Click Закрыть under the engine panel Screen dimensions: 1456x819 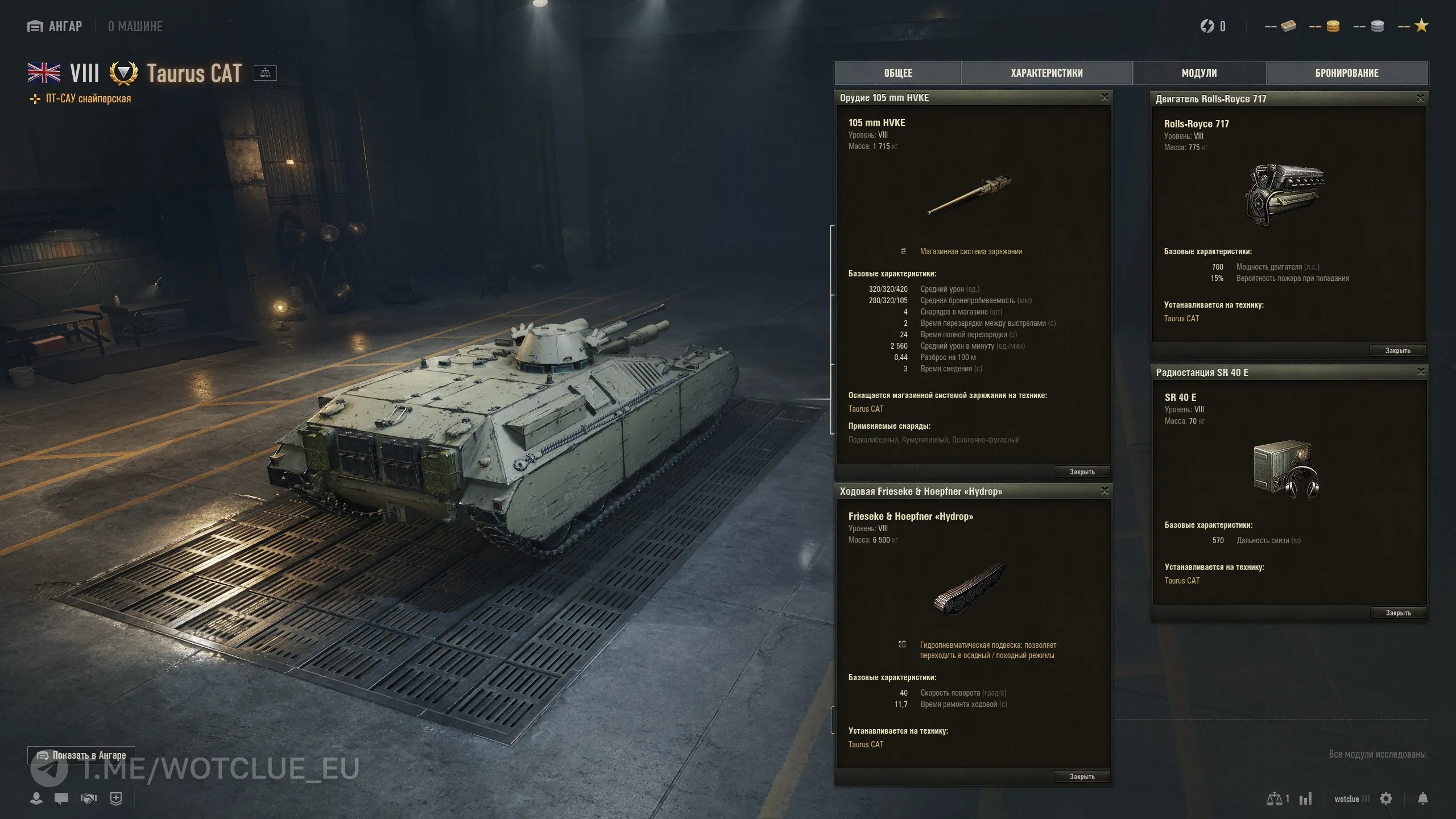[x=1397, y=350]
